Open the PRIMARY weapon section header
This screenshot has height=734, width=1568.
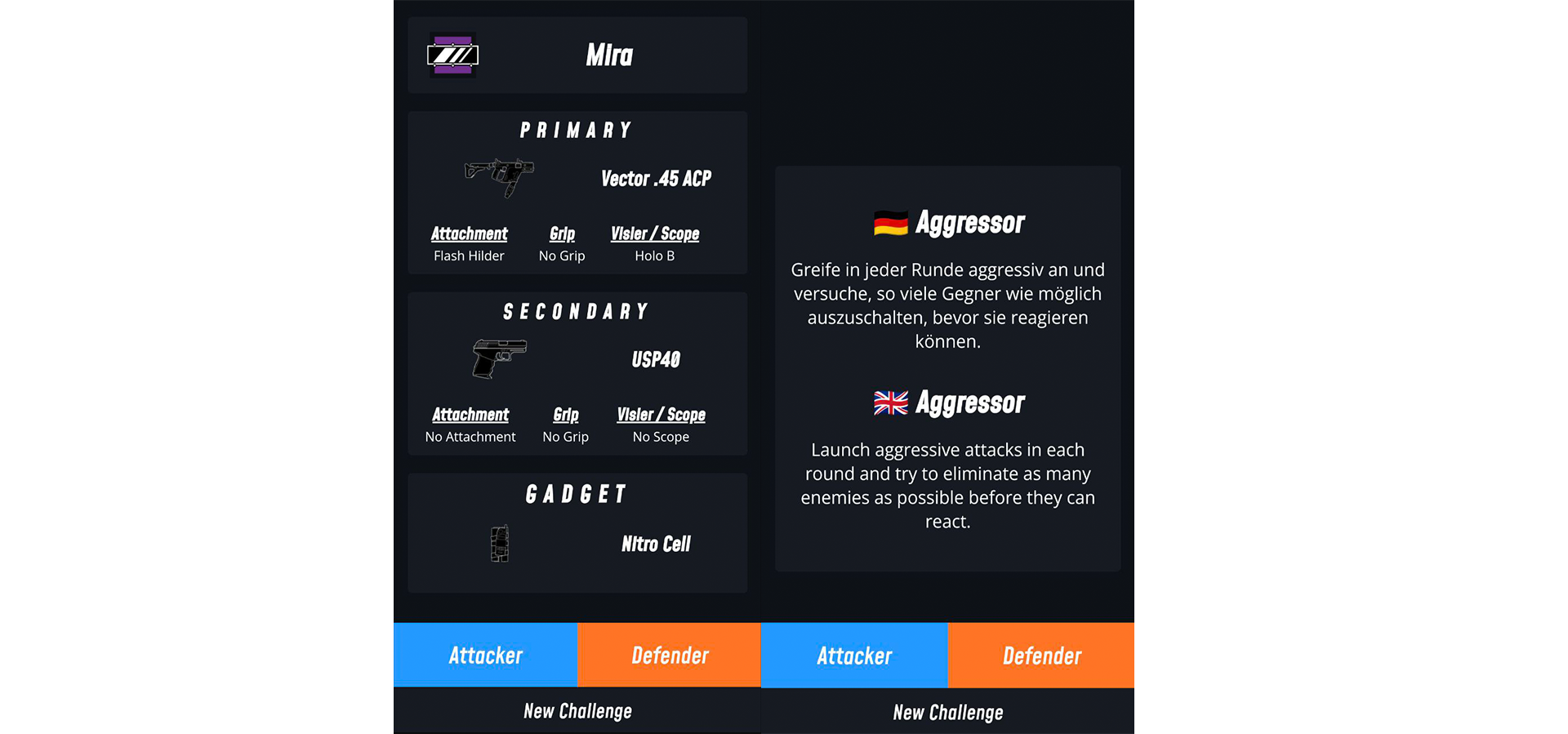click(x=577, y=129)
